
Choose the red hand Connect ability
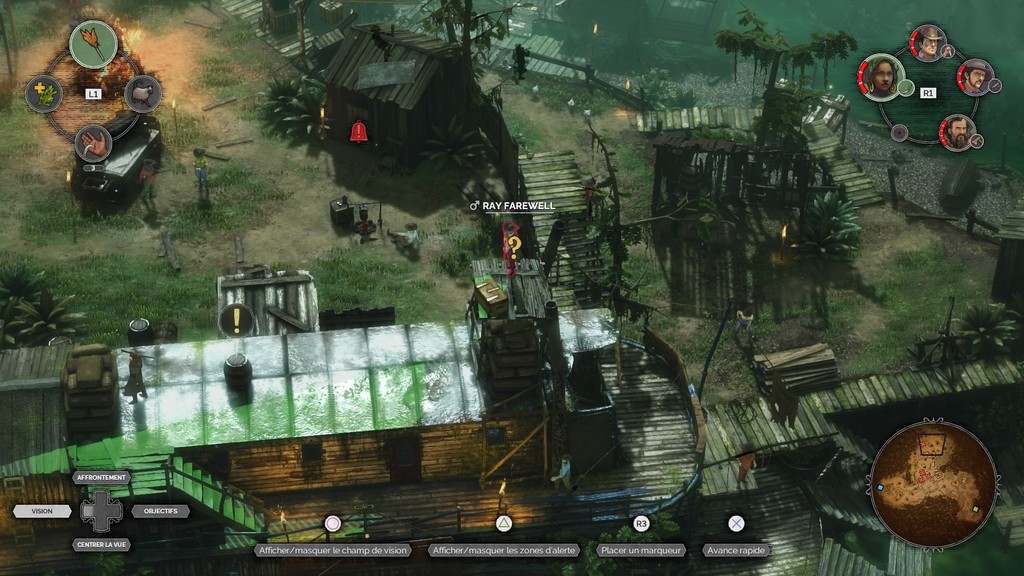93,143
